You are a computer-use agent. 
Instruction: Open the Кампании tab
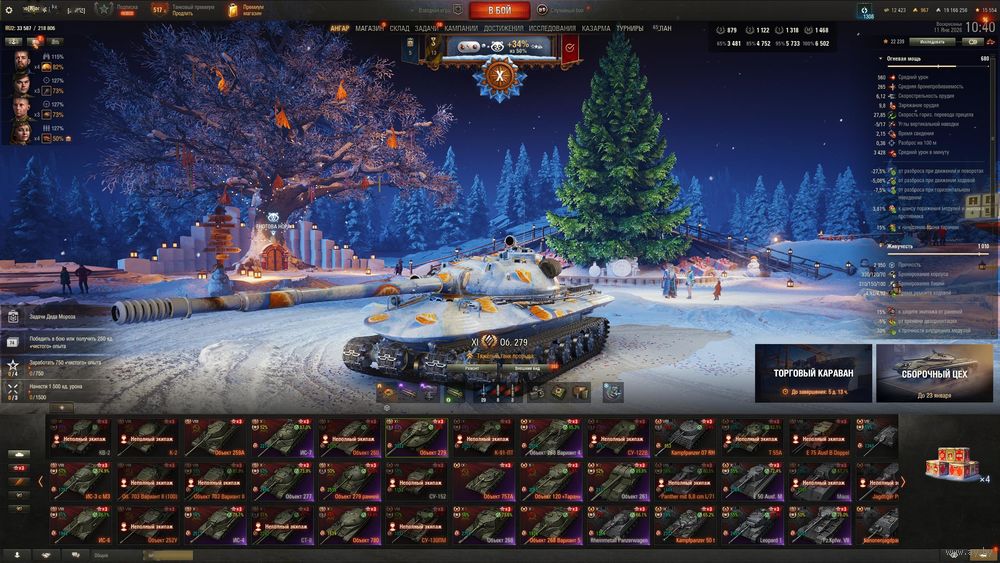(x=460, y=29)
